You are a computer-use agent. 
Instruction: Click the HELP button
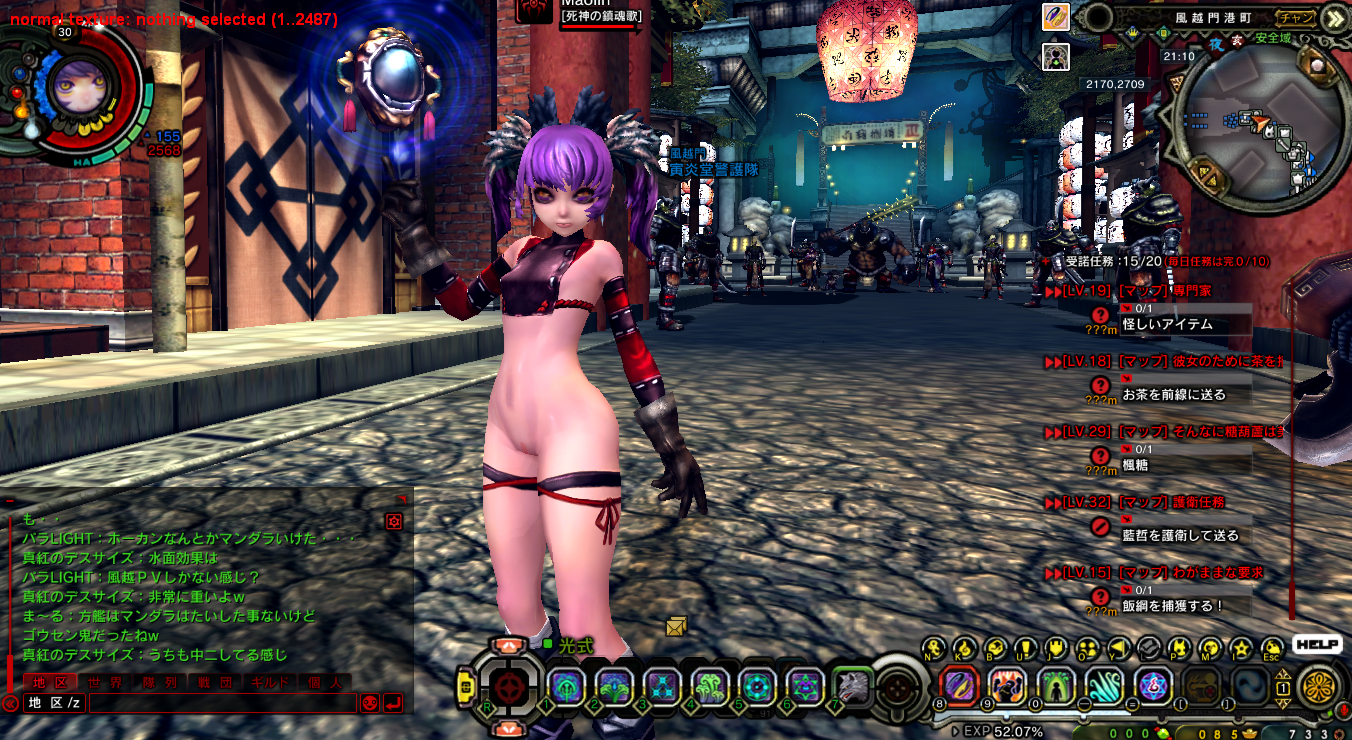click(x=1316, y=645)
